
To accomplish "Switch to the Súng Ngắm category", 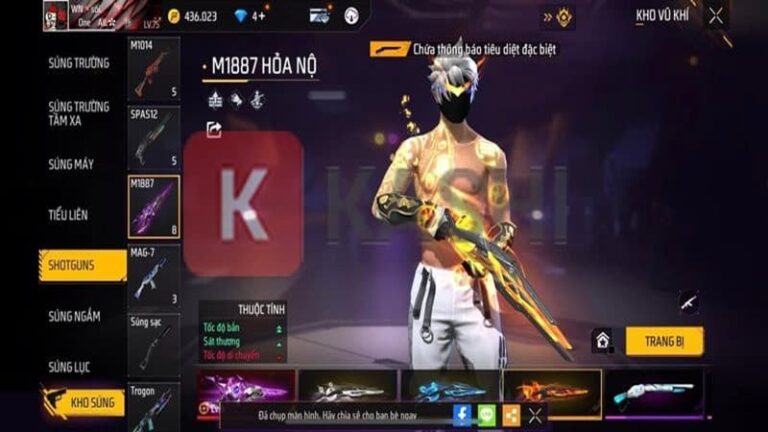I will (x=74, y=316).
